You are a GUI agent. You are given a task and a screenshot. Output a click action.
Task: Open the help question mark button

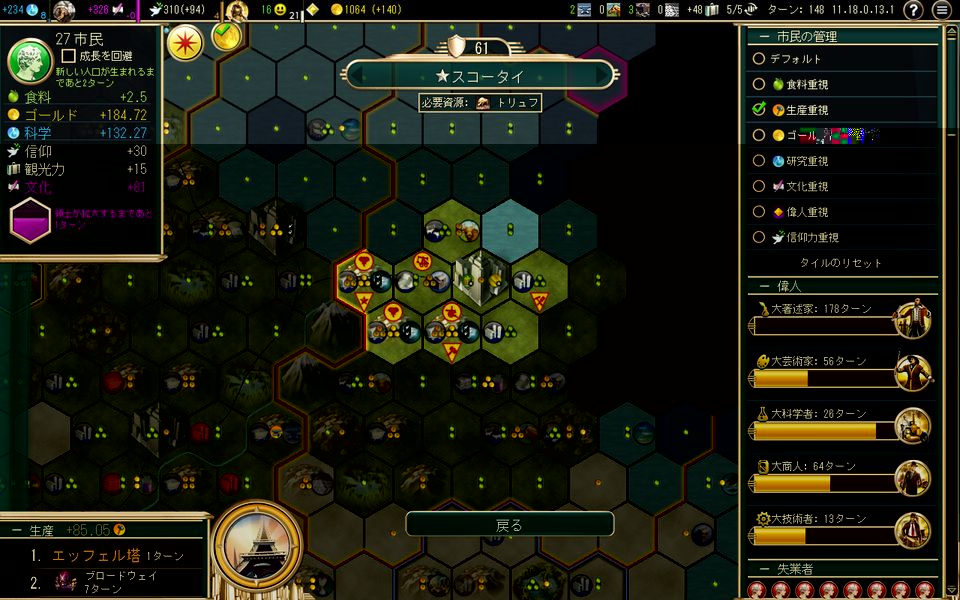click(913, 10)
